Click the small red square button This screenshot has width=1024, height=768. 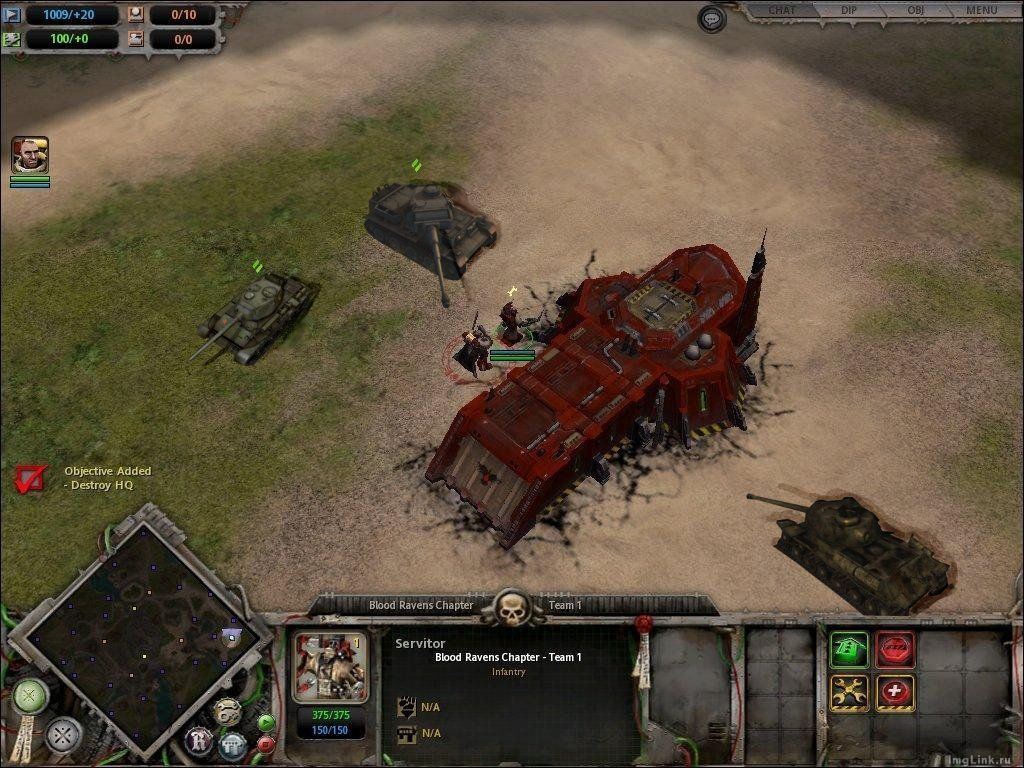(x=266, y=744)
